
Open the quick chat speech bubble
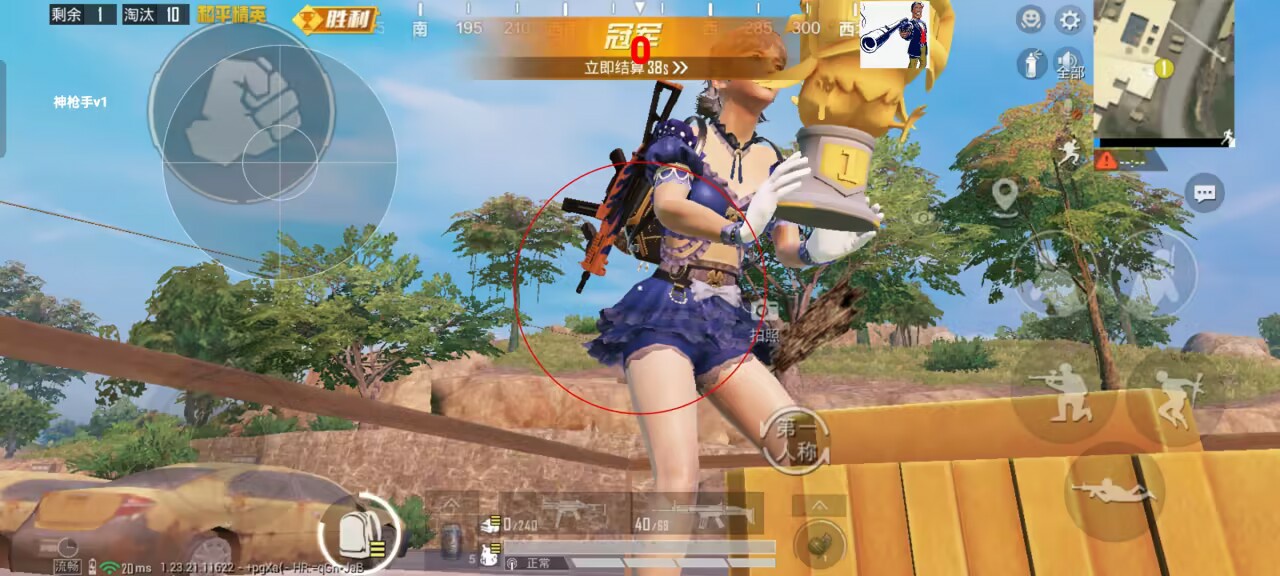(x=1204, y=192)
